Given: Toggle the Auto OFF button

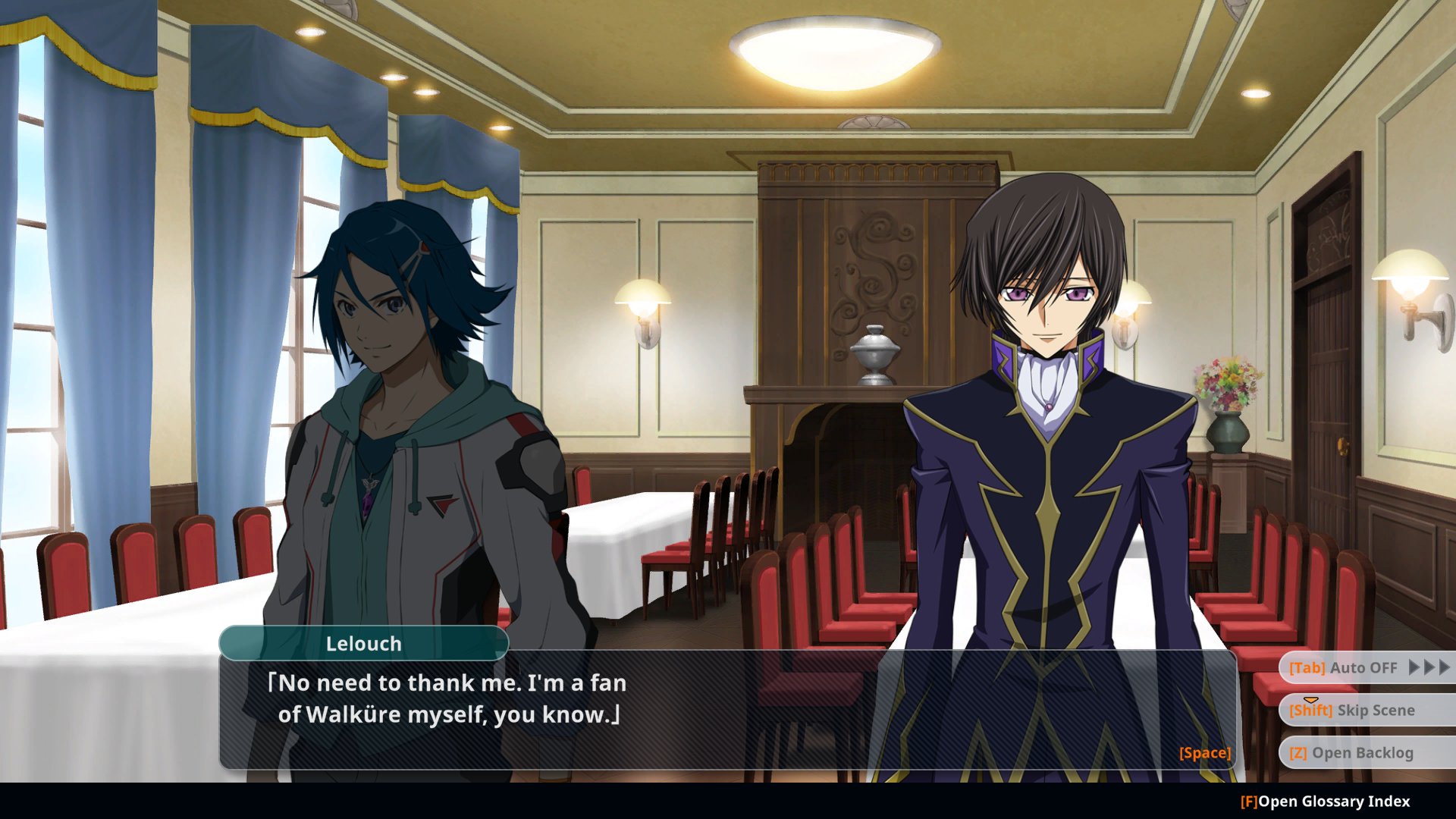Looking at the screenshot, I should 1365,668.
